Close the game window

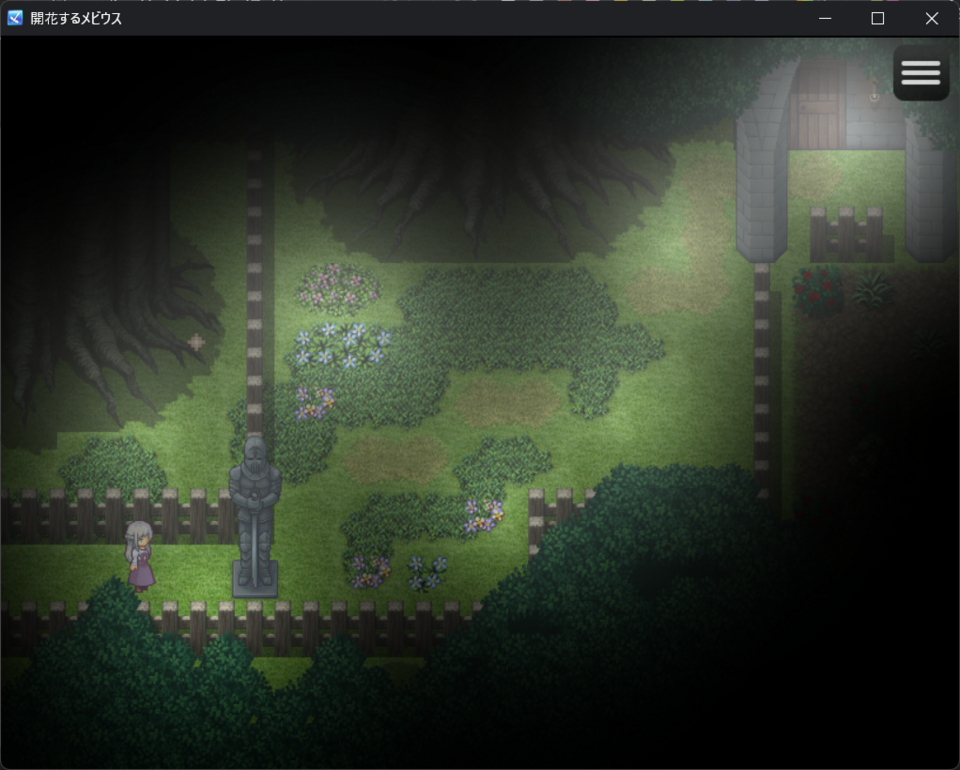point(931,18)
